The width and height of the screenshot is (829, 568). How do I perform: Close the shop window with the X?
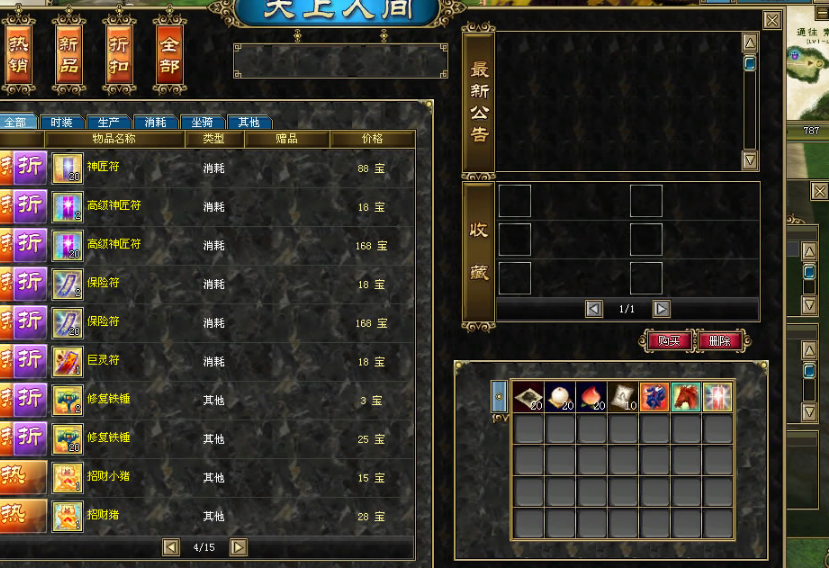pyautogui.click(x=771, y=19)
